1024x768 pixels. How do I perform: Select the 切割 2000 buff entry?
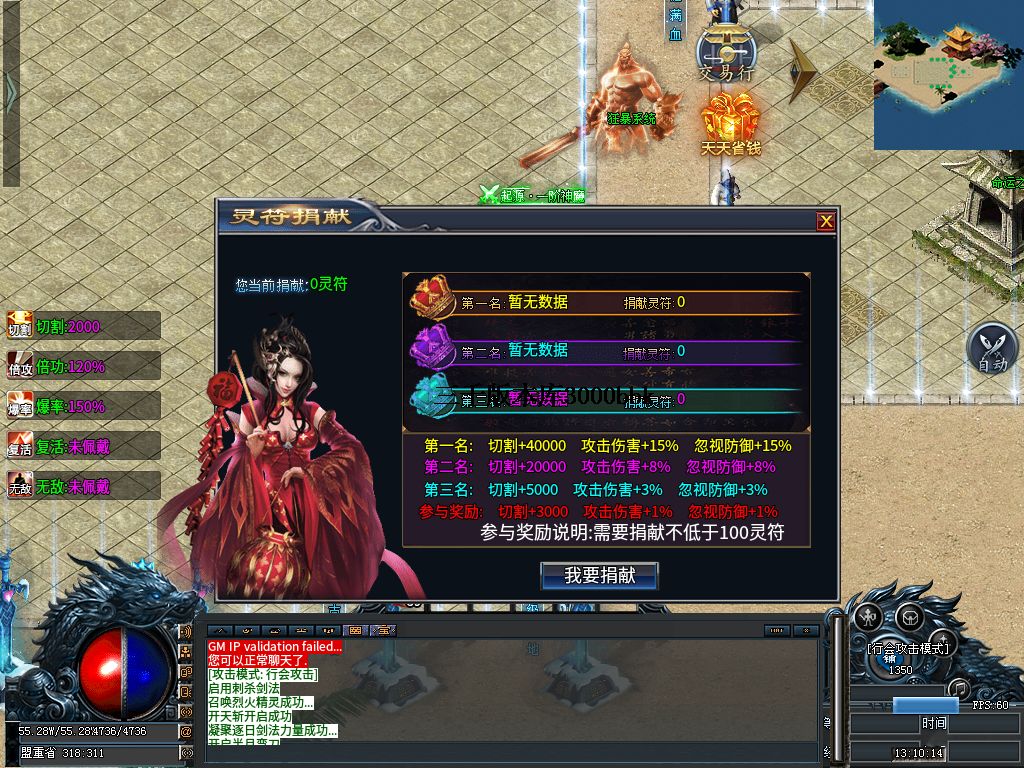(84, 326)
